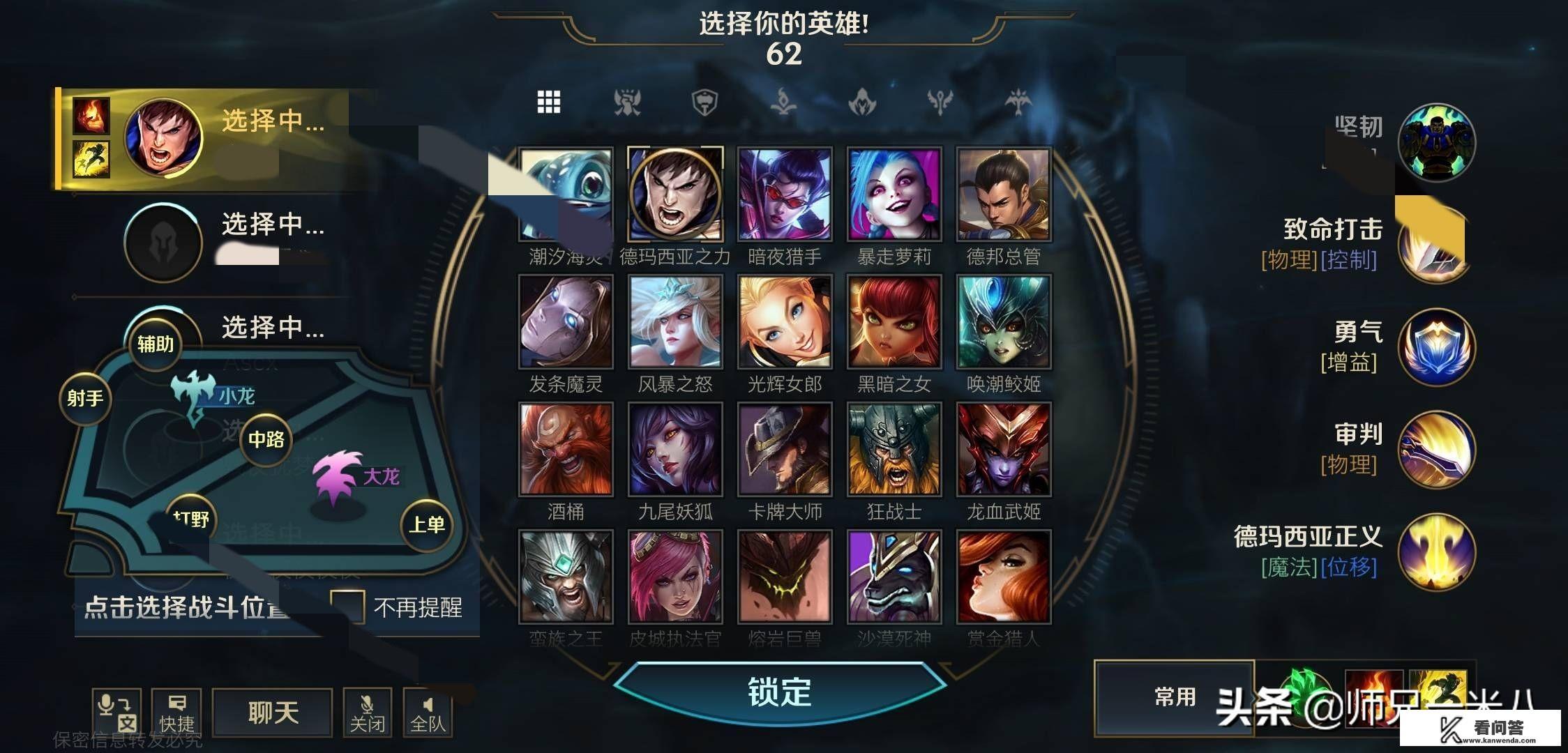Filter champions by the mage role icon
1568x753 pixels.
784,101
